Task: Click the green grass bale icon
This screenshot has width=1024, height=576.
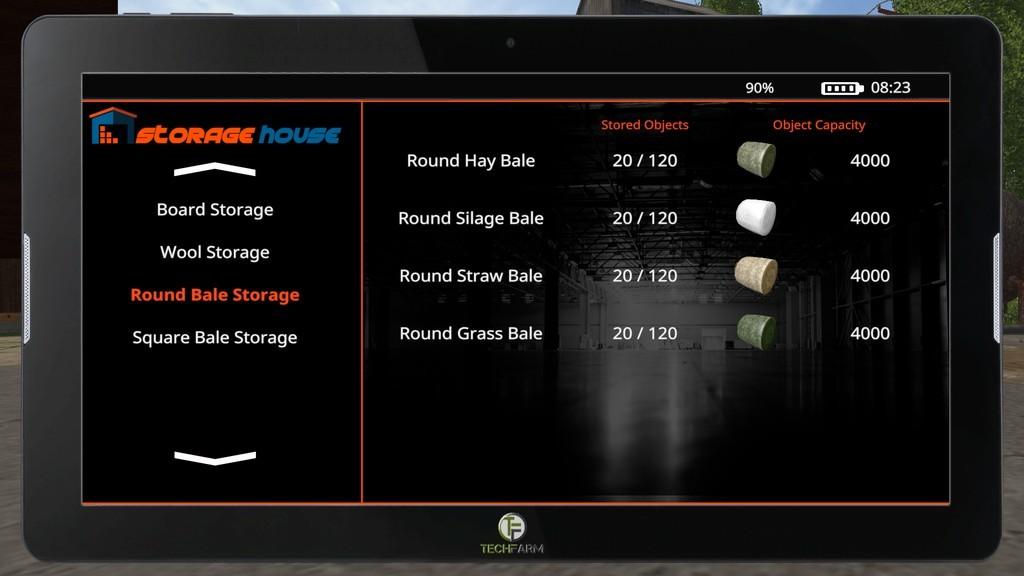Action: (x=756, y=332)
